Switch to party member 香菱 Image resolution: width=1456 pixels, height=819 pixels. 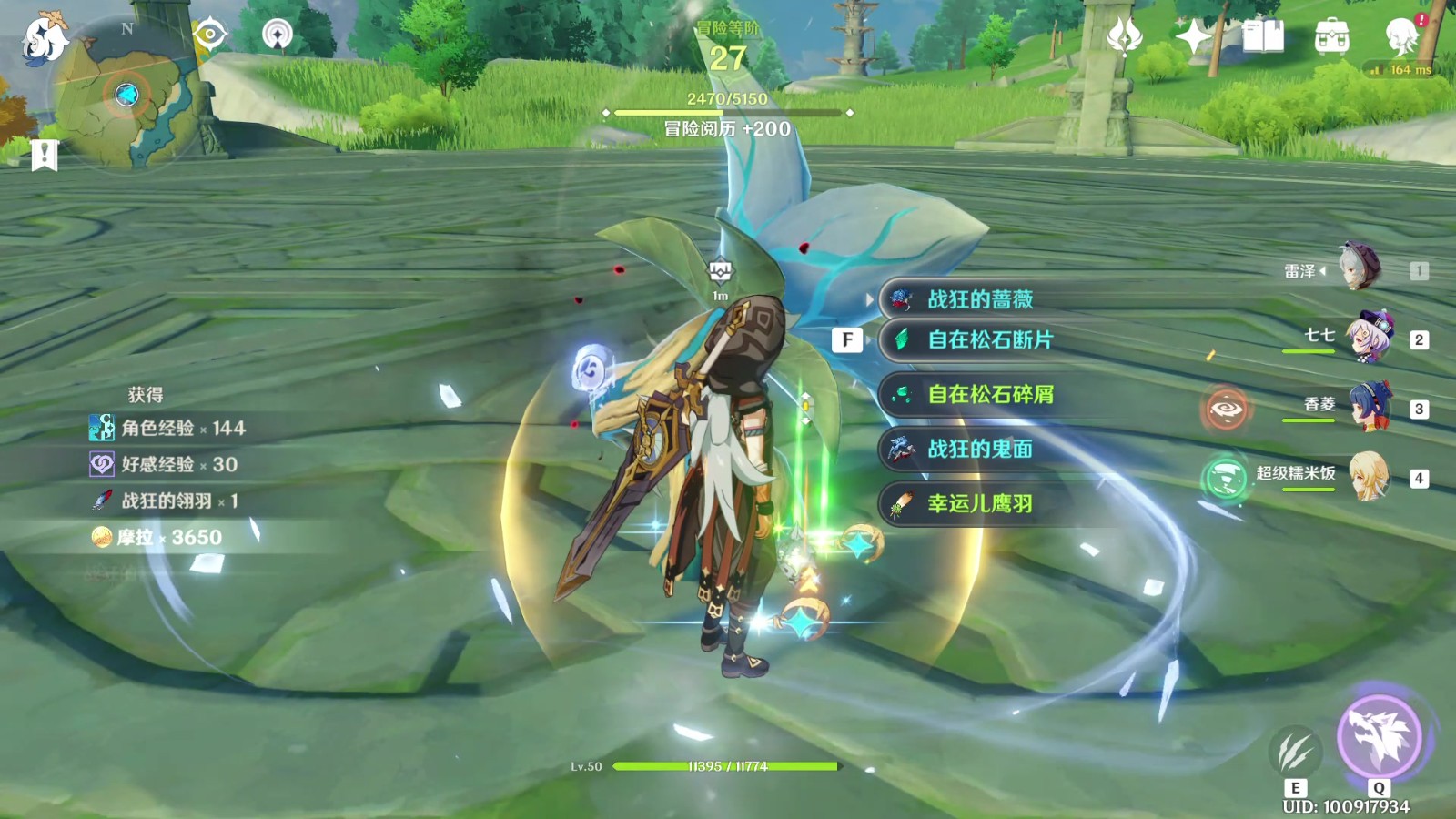[x=1369, y=407]
